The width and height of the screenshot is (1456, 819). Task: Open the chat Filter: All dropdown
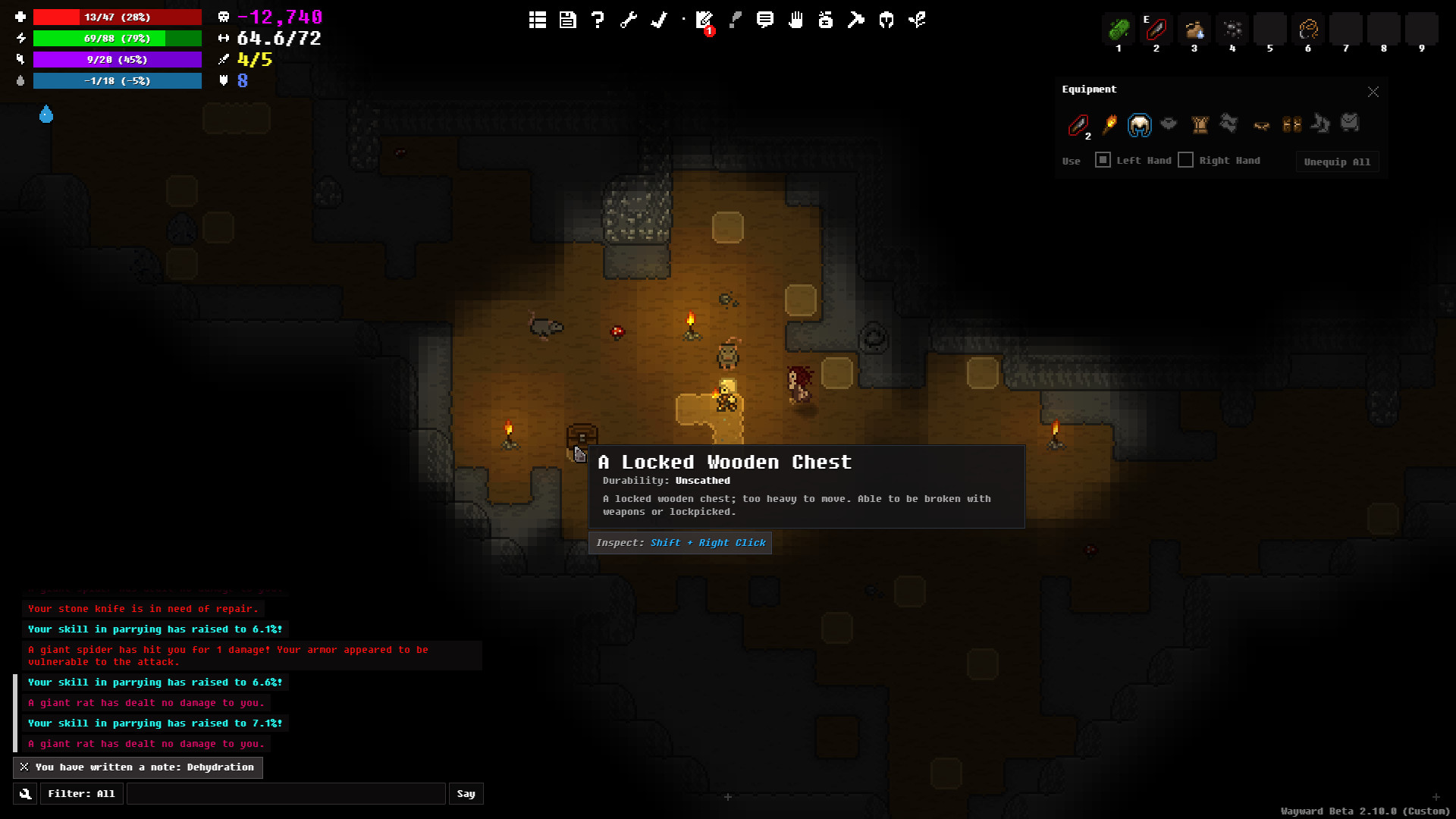coord(81,794)
